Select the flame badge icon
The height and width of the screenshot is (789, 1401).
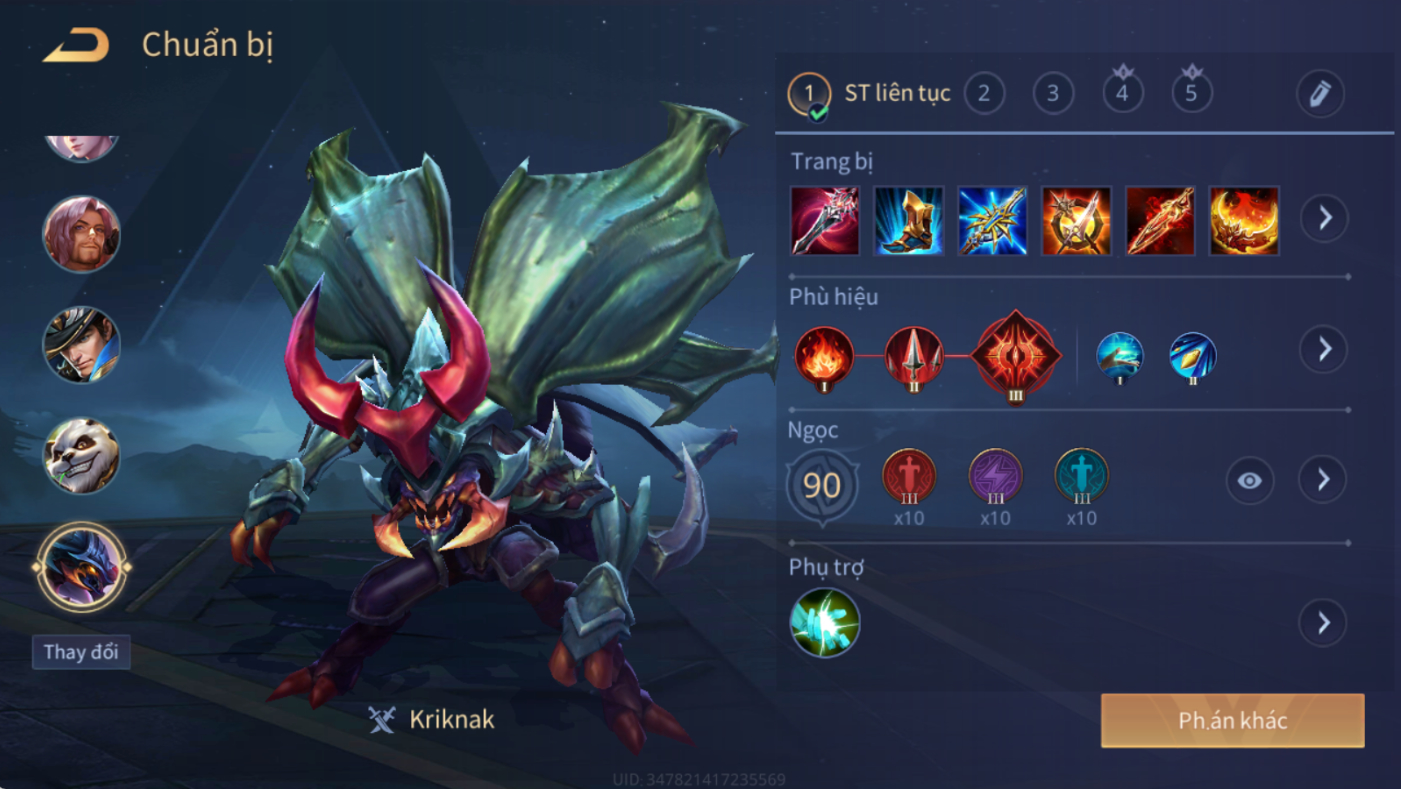(824, 357)
